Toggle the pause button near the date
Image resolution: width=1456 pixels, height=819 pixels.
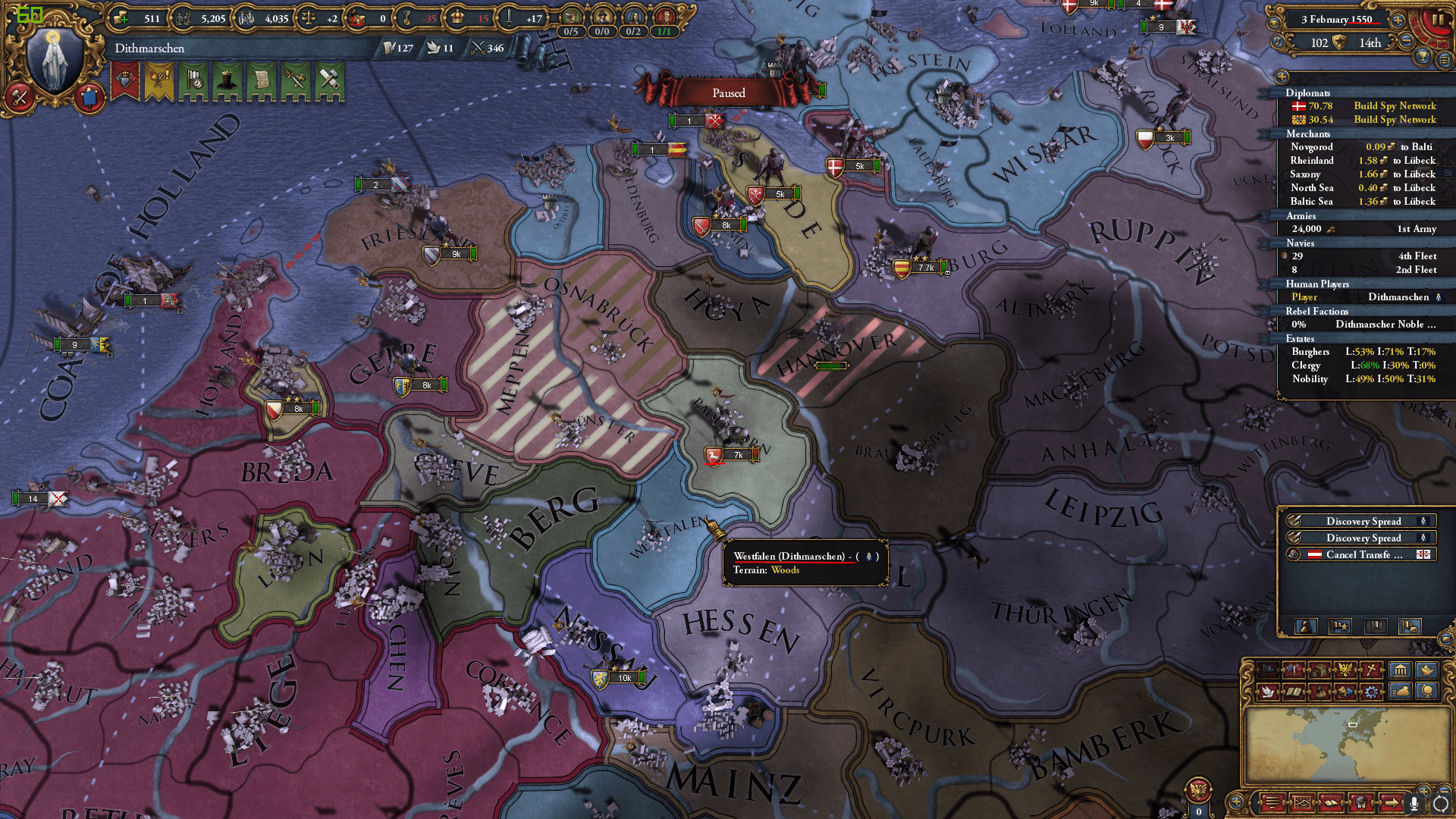(x=1439, y=20)
